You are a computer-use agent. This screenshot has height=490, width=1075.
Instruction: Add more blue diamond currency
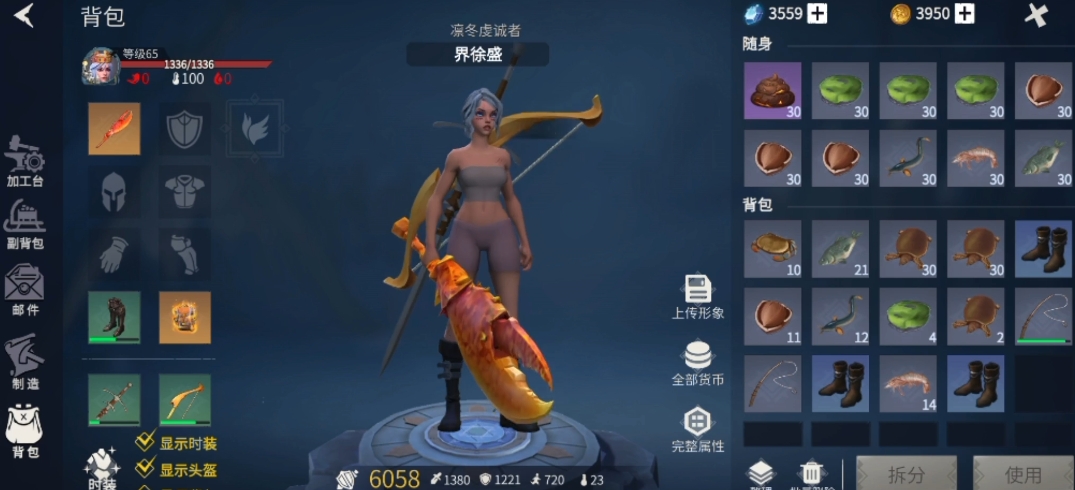click(817, 14)
